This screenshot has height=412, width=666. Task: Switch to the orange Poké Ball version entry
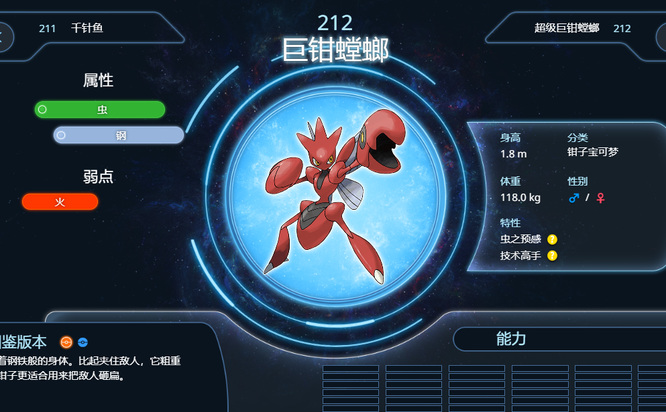tap(66, 342)
